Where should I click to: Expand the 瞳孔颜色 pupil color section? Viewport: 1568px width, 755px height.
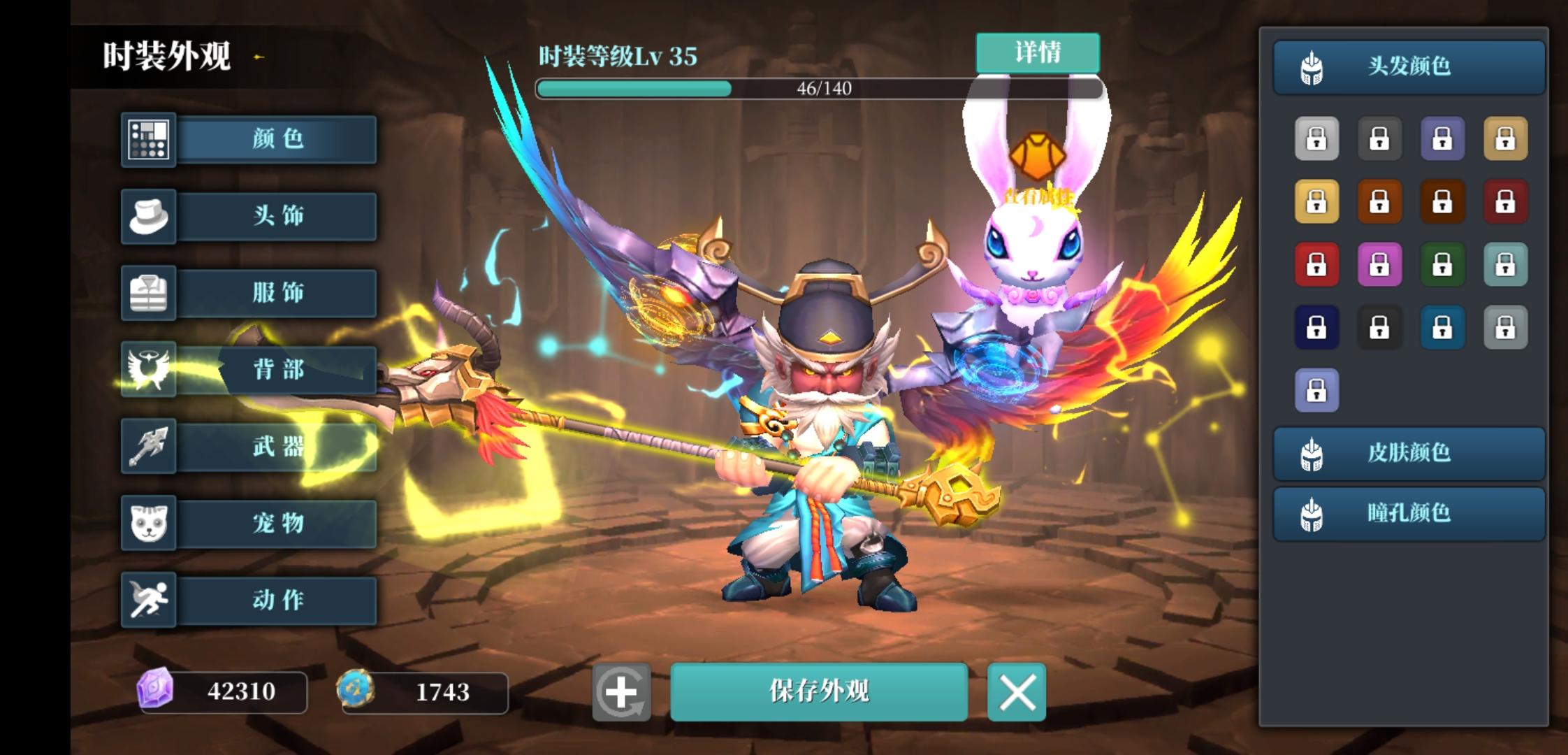[1408, 514]
